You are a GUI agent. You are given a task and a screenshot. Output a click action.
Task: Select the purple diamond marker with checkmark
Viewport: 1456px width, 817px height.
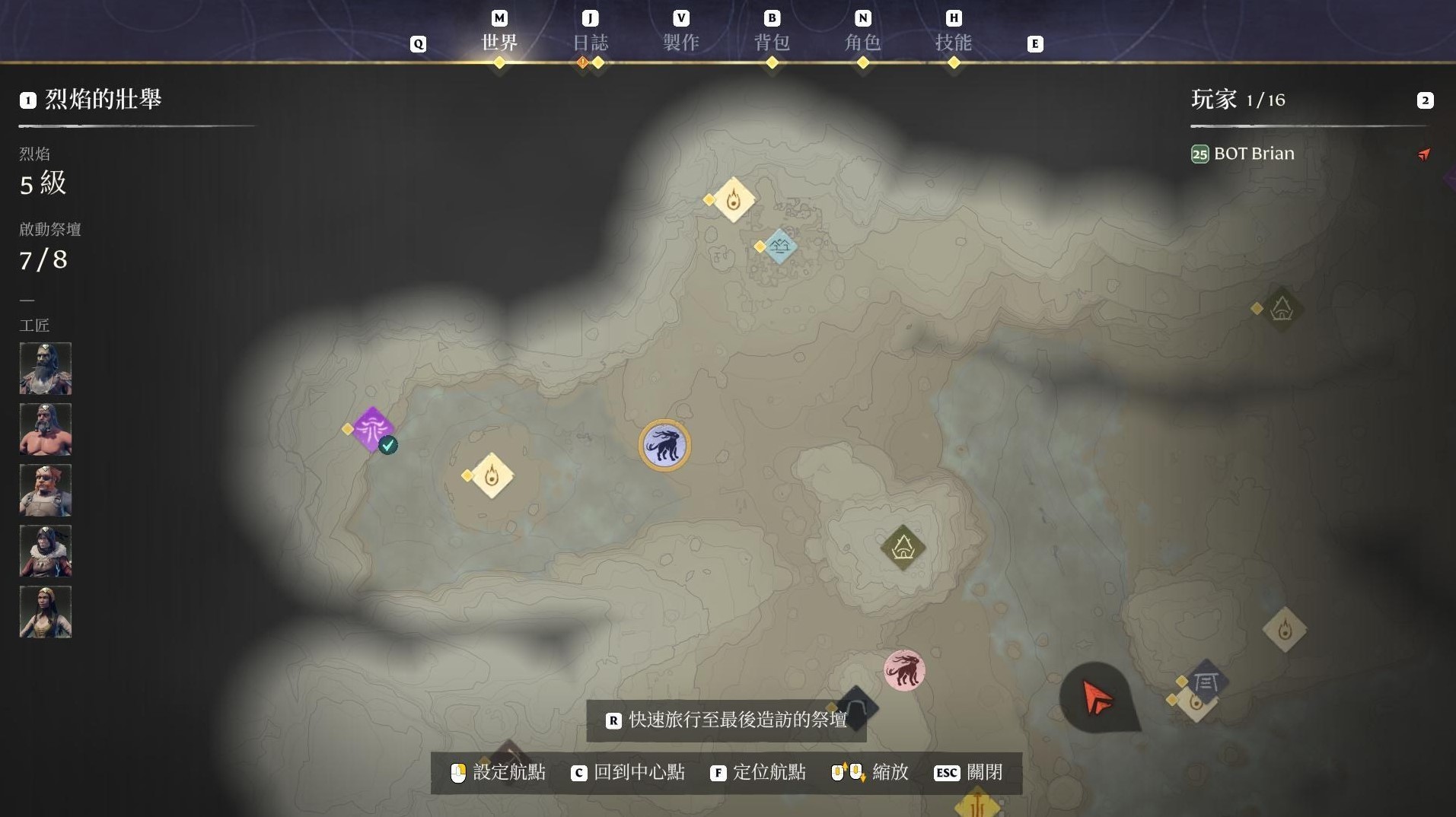tap(372, 429)
